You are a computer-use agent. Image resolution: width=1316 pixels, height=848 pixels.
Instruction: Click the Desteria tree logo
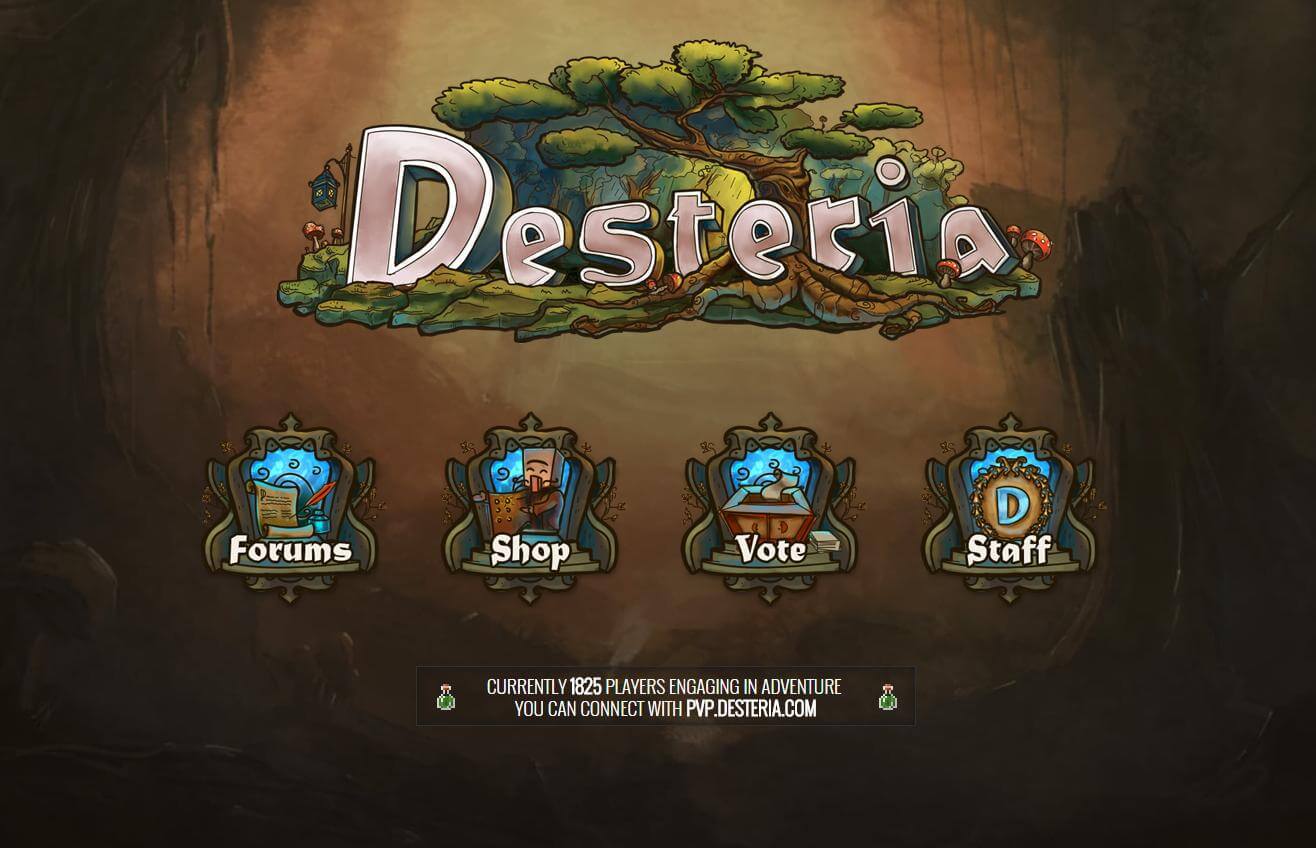[660, 200]
